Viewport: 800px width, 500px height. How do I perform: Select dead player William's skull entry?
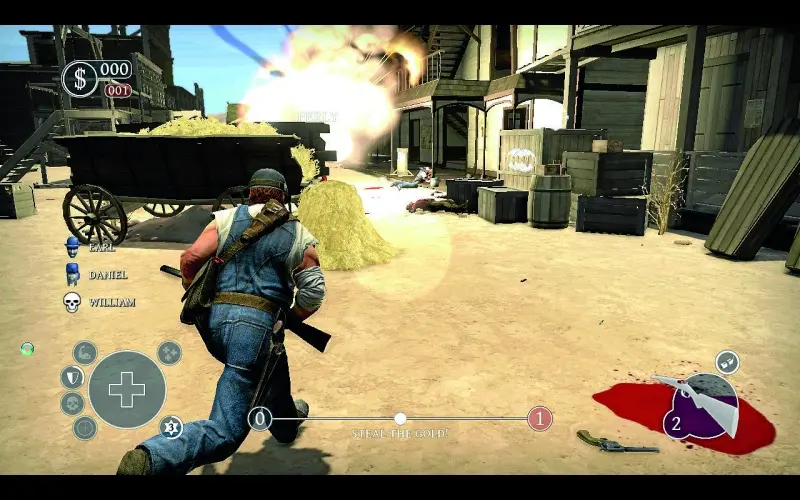tap(73, 301)
